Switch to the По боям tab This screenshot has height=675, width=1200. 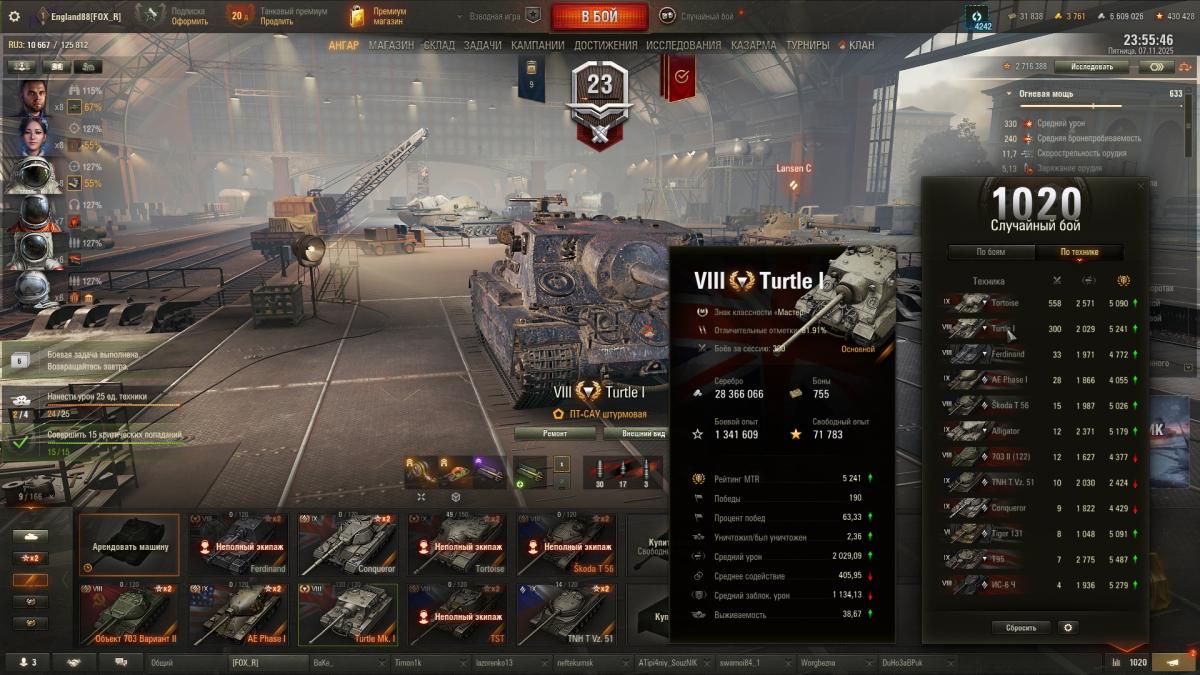point(990,252)
